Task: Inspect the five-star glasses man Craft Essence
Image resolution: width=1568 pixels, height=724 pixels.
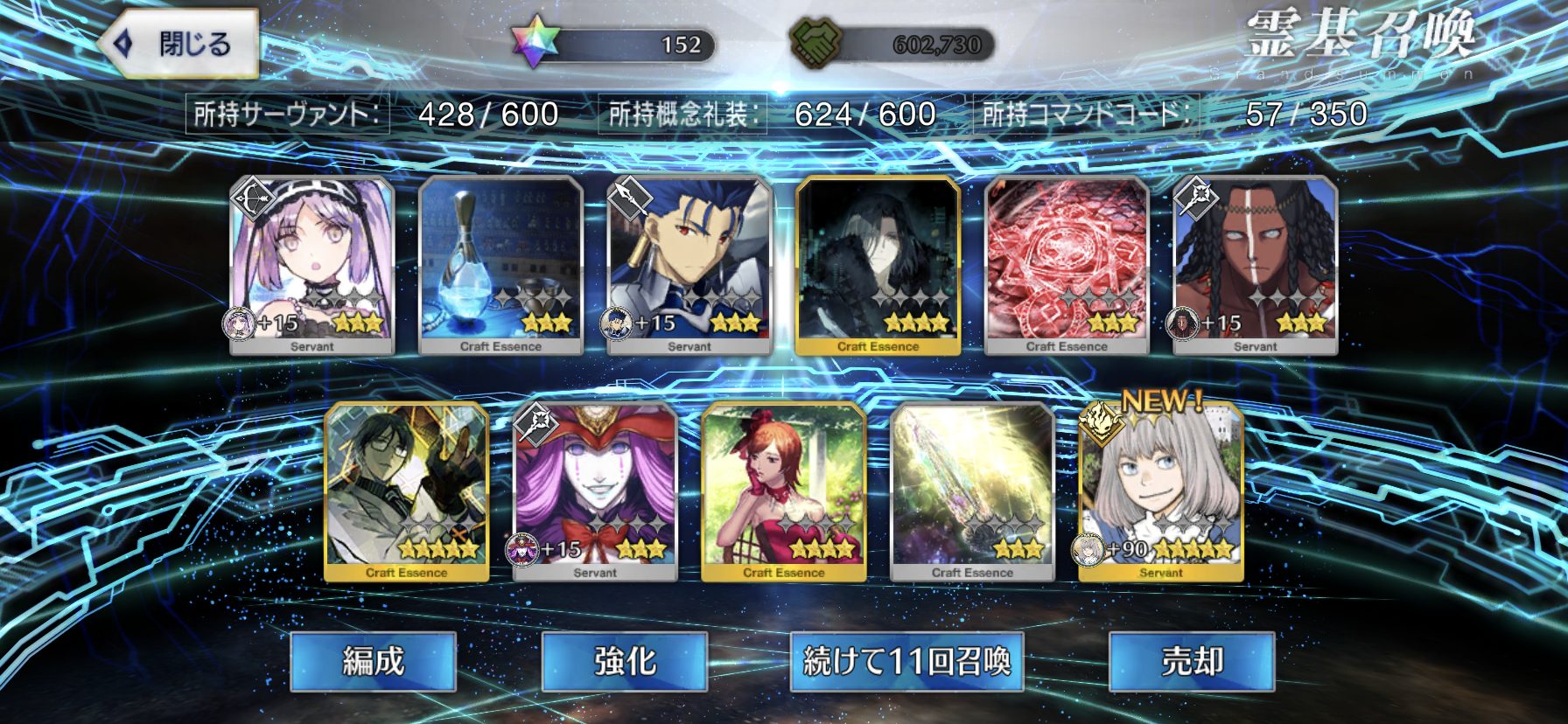Action: [406, 491]
